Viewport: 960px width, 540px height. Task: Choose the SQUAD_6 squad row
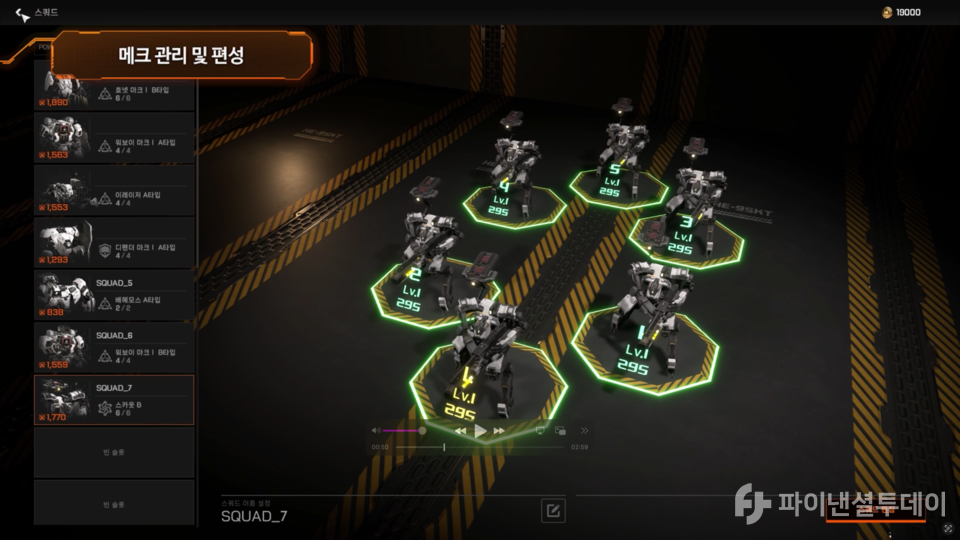pos(114,347)
